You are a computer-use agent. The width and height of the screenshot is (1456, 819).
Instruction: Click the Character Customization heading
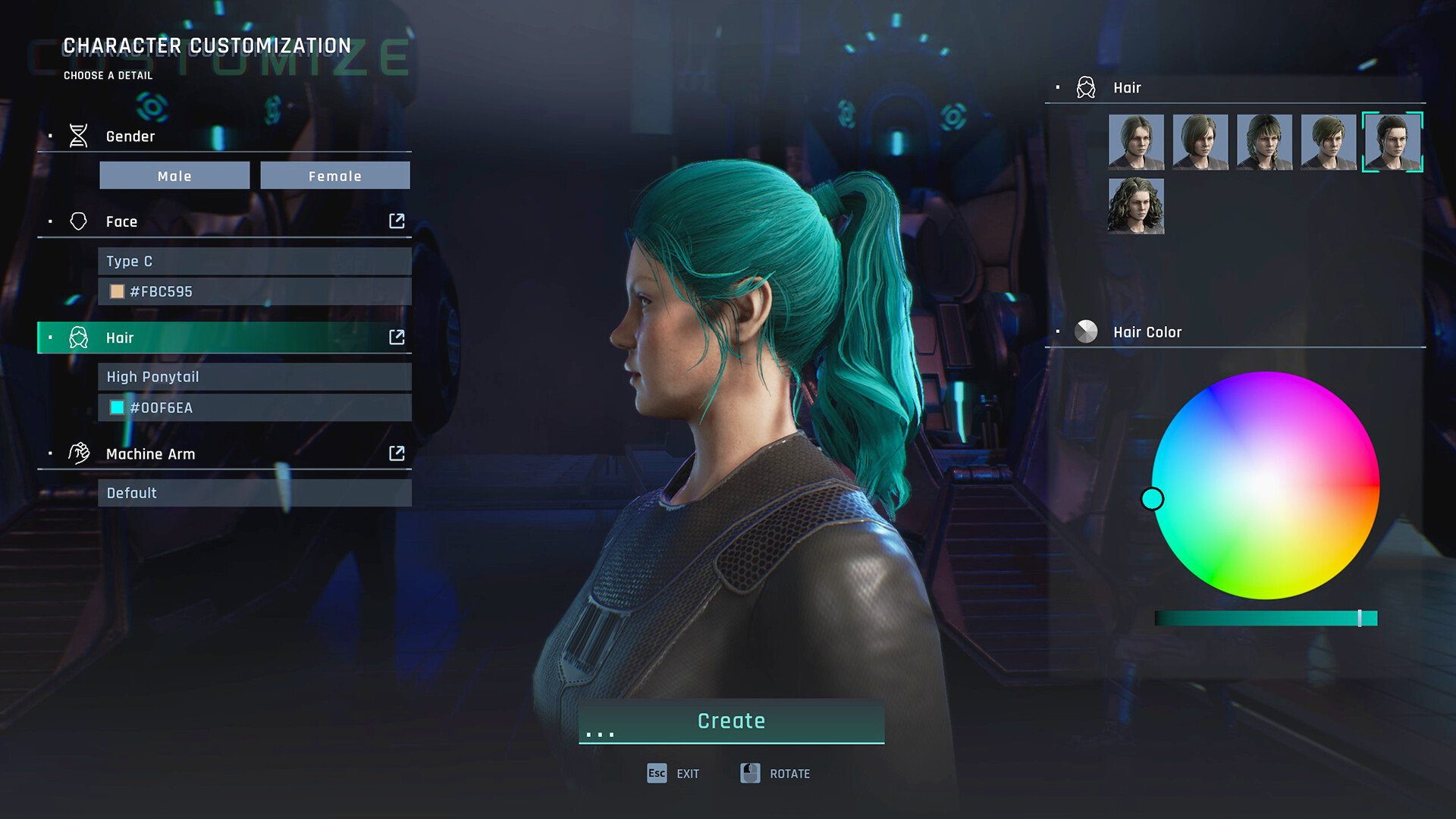pos(207,45)
